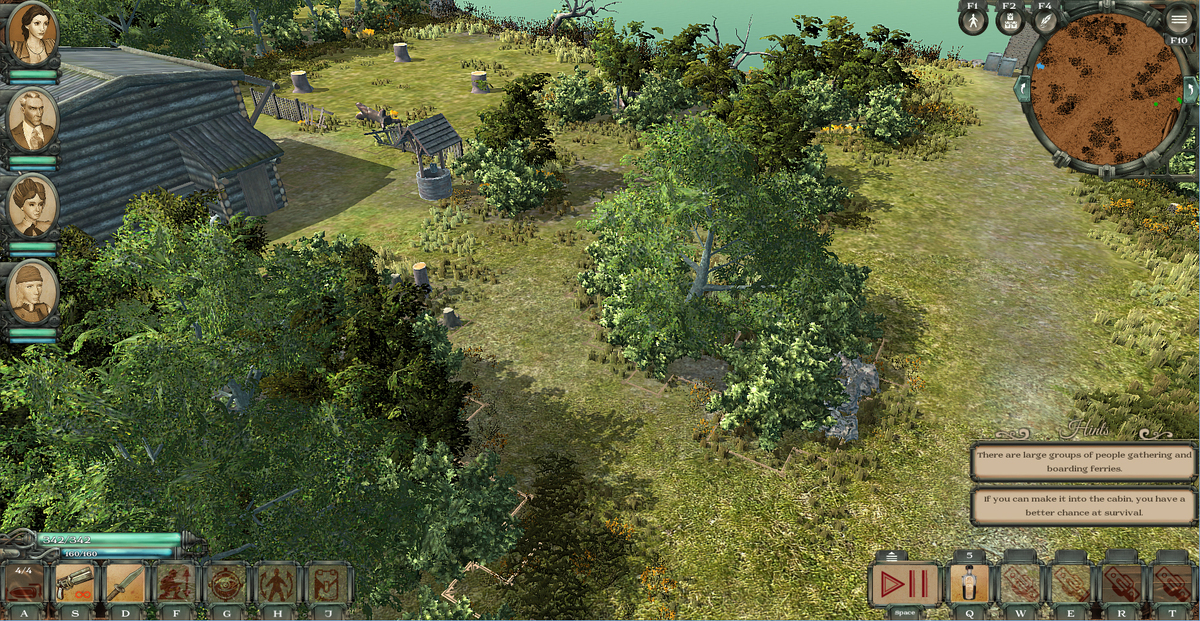Screen dimensions: 1200x621
Task: Toggle the play/pause button
Action: (x=904, y=584)
